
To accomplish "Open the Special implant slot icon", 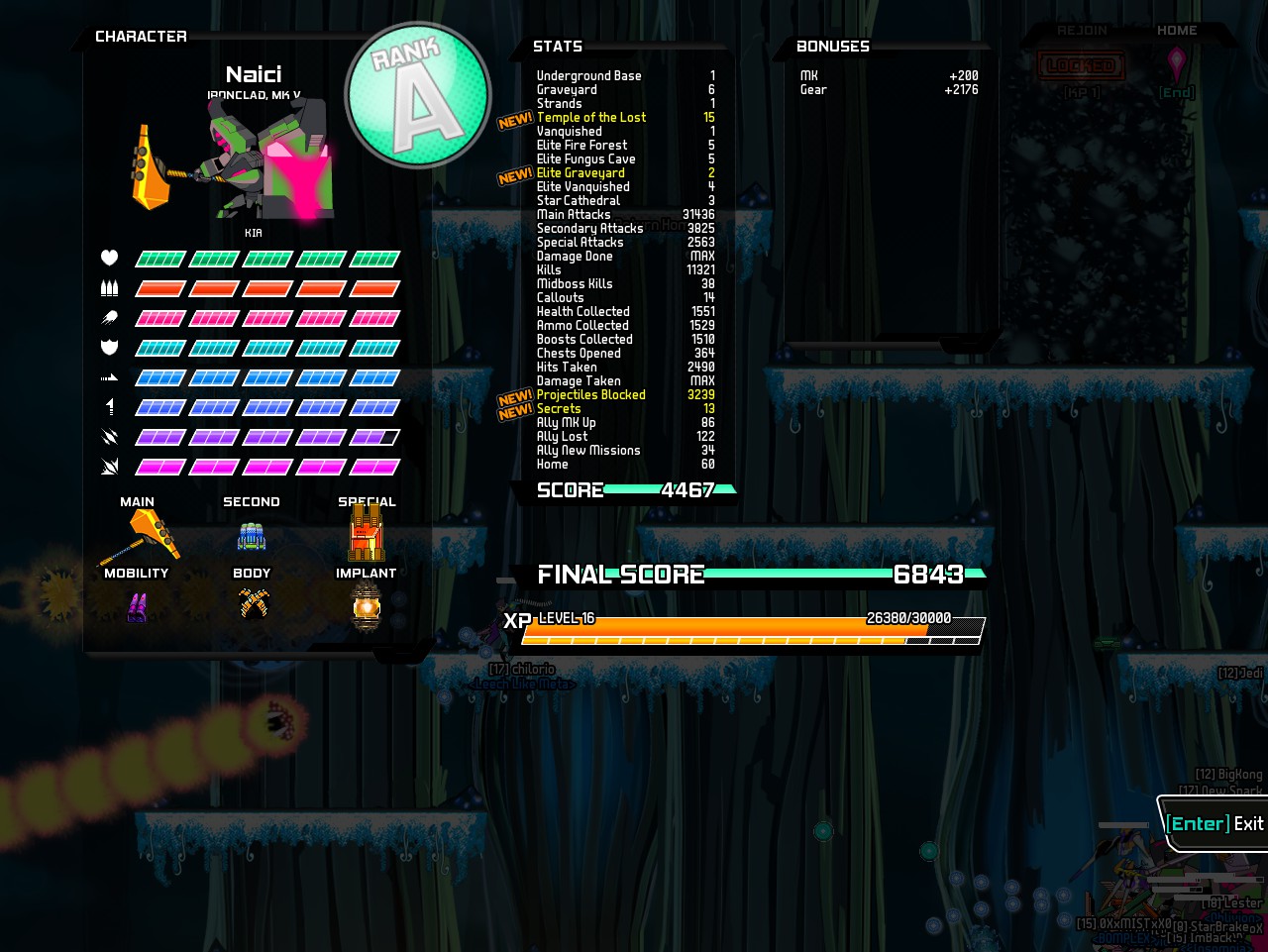I will point(366,533).
